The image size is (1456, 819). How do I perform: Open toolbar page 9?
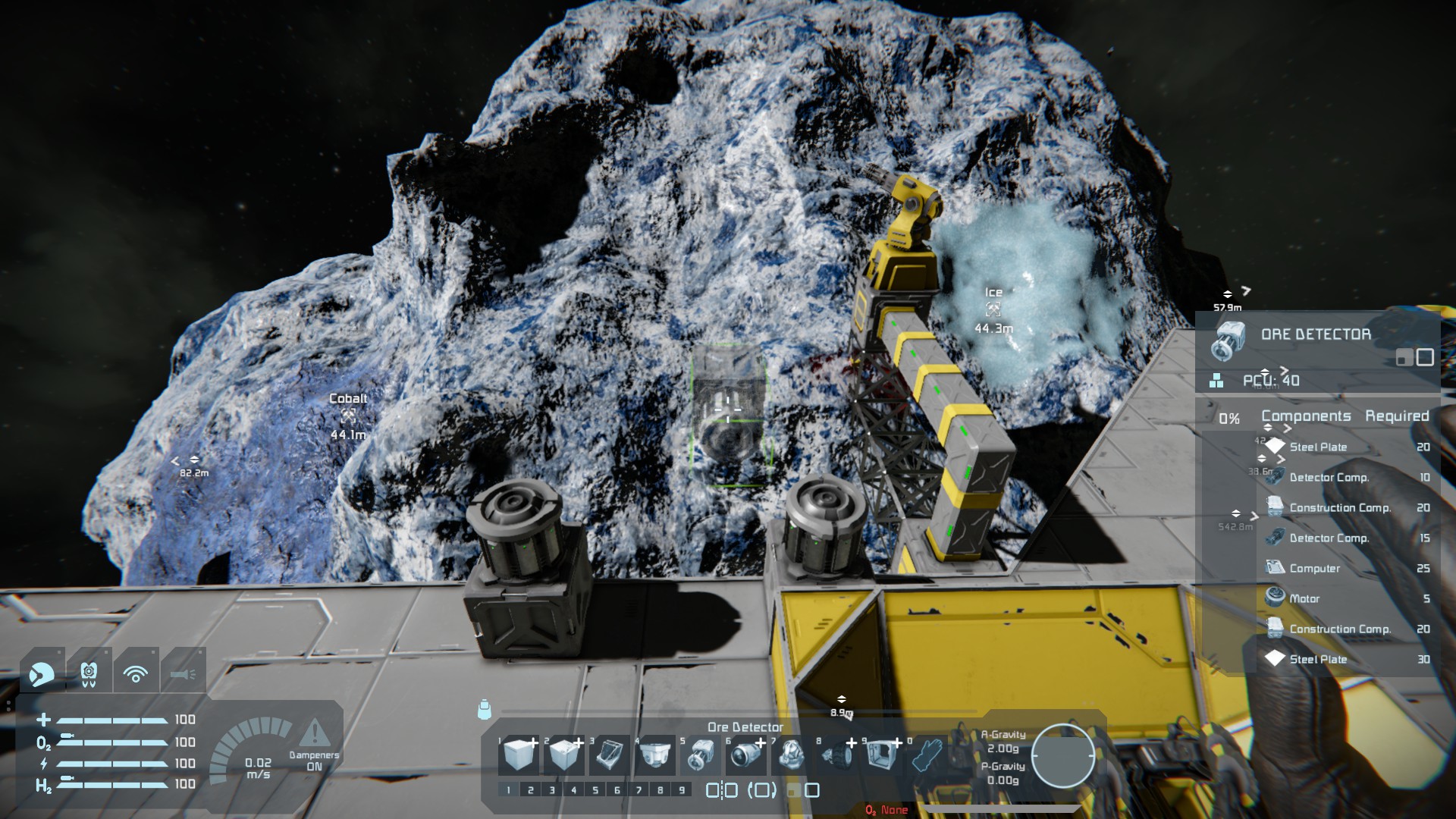682,790
